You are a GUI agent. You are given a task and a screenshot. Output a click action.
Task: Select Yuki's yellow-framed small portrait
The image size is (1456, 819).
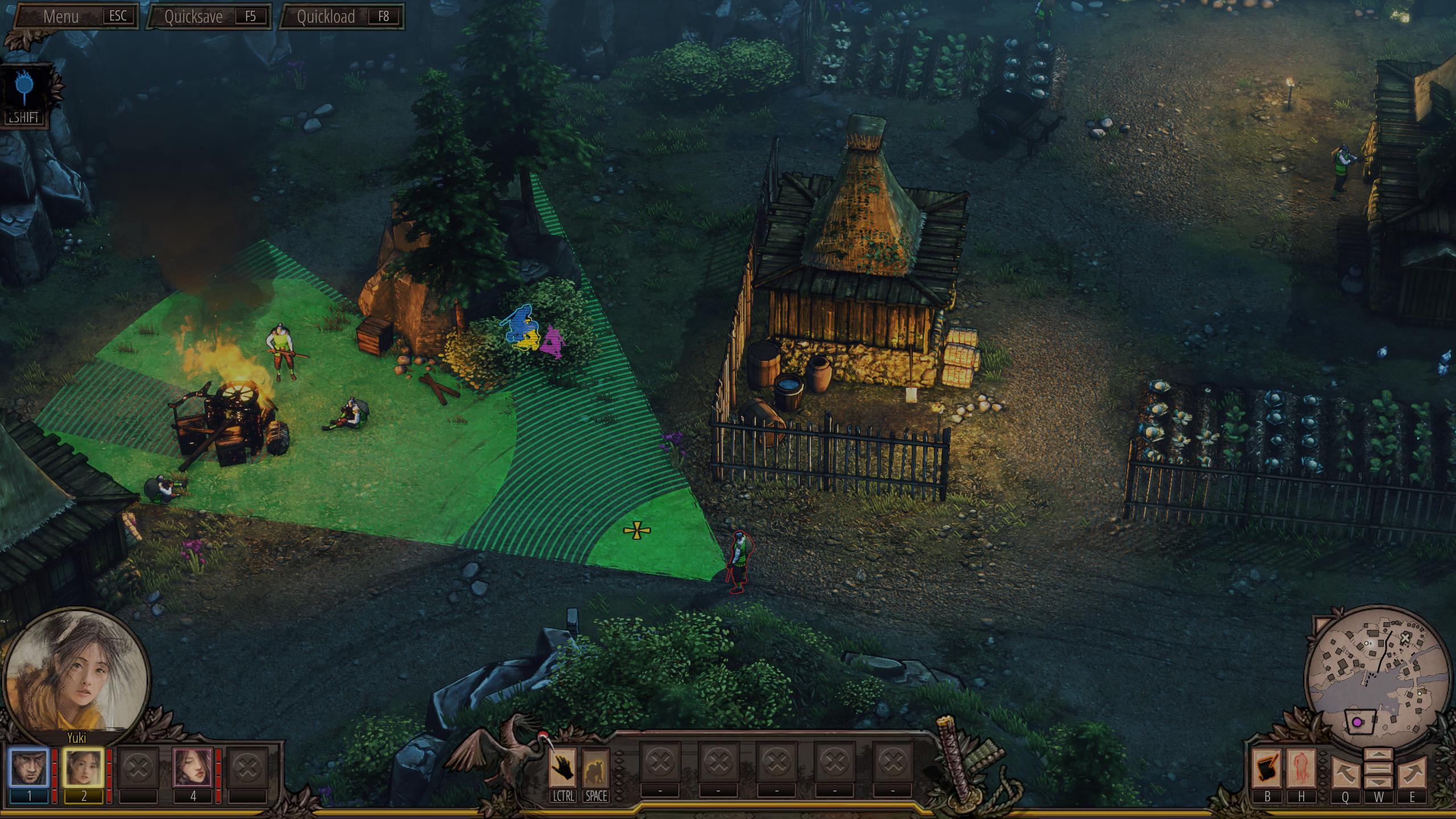83,768
